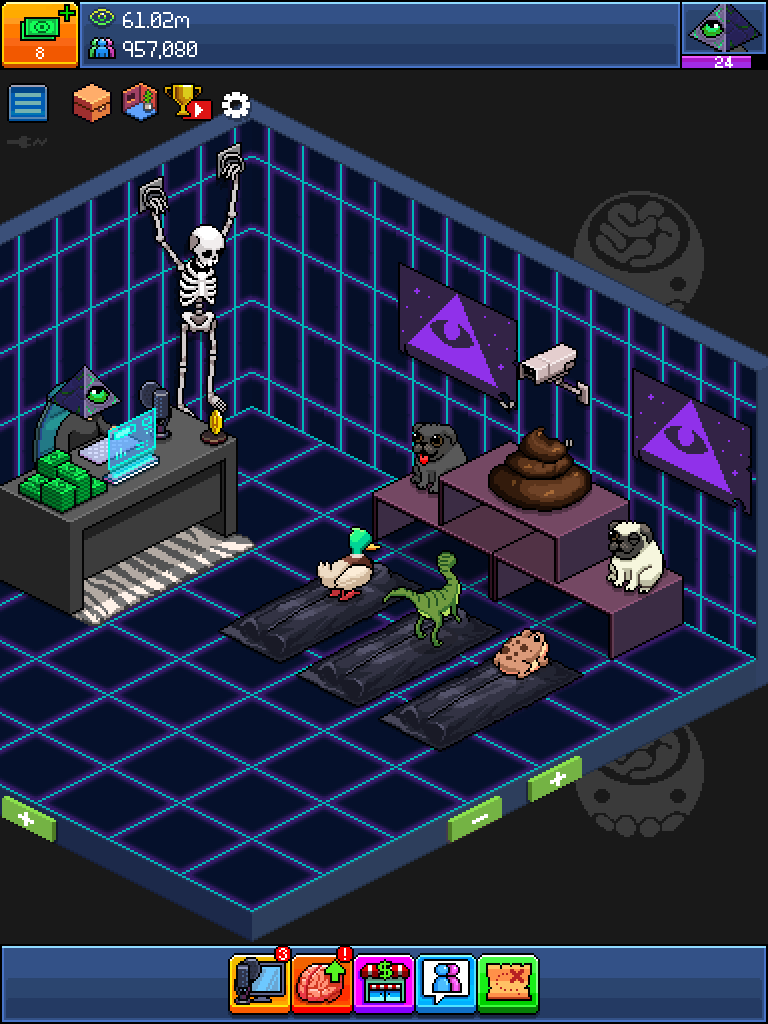Open the bux cash purchase button

pyautogui.click(x=40, y=33)
